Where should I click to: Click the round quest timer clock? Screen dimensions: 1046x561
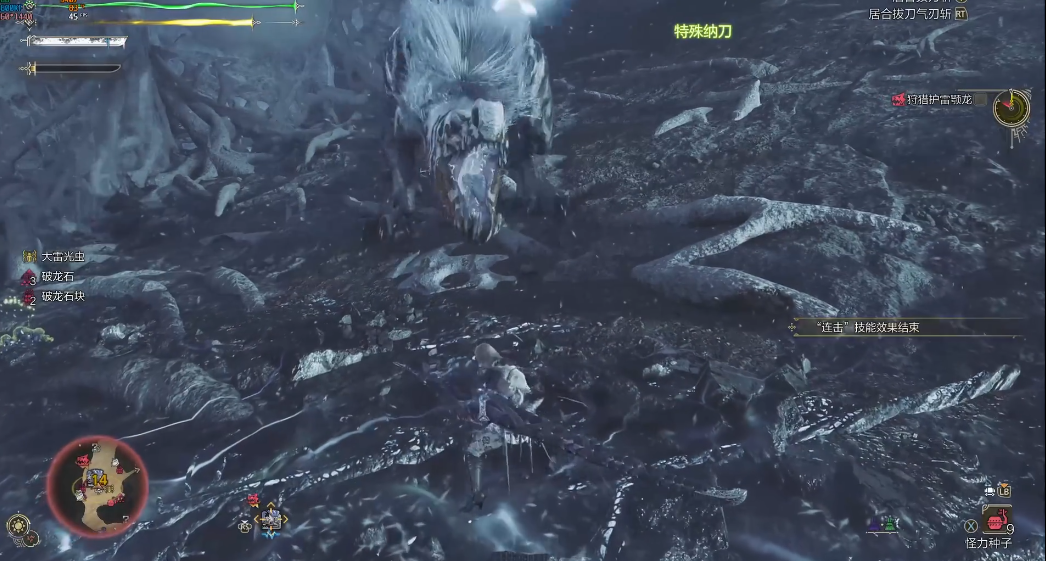1012,107
